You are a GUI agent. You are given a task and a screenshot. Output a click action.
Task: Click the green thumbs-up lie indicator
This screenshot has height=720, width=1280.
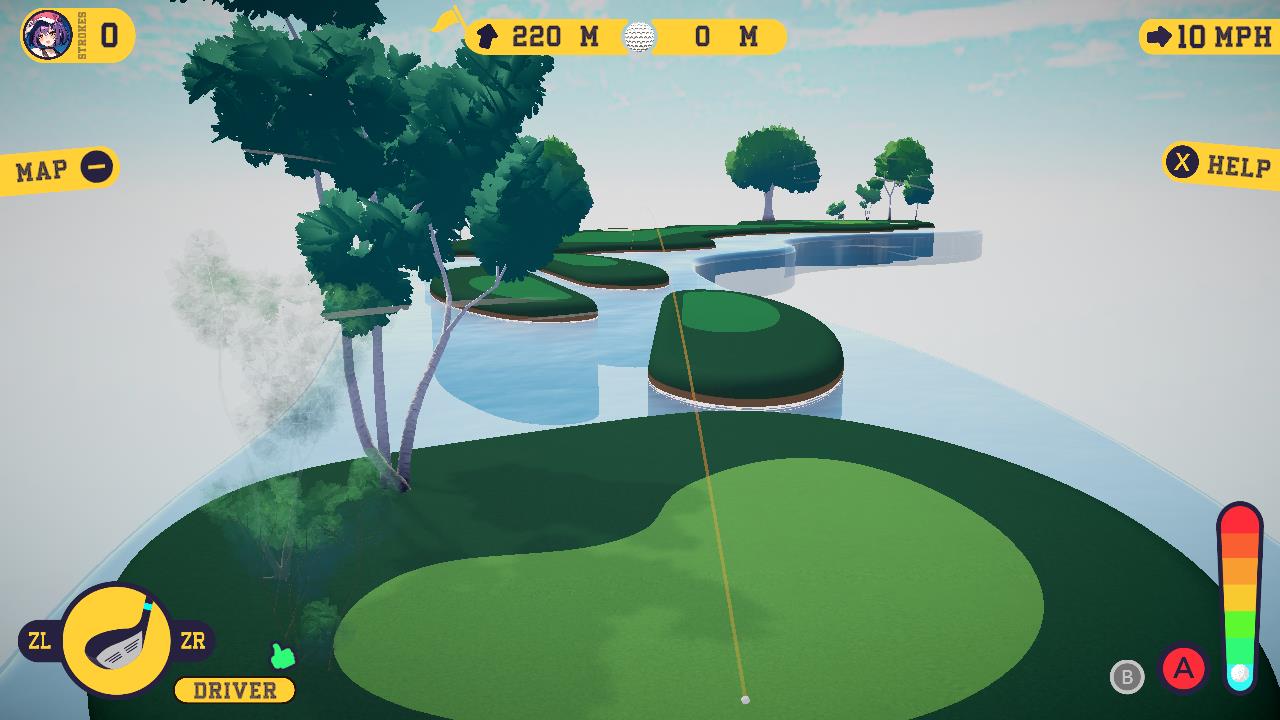click(283, 657)
